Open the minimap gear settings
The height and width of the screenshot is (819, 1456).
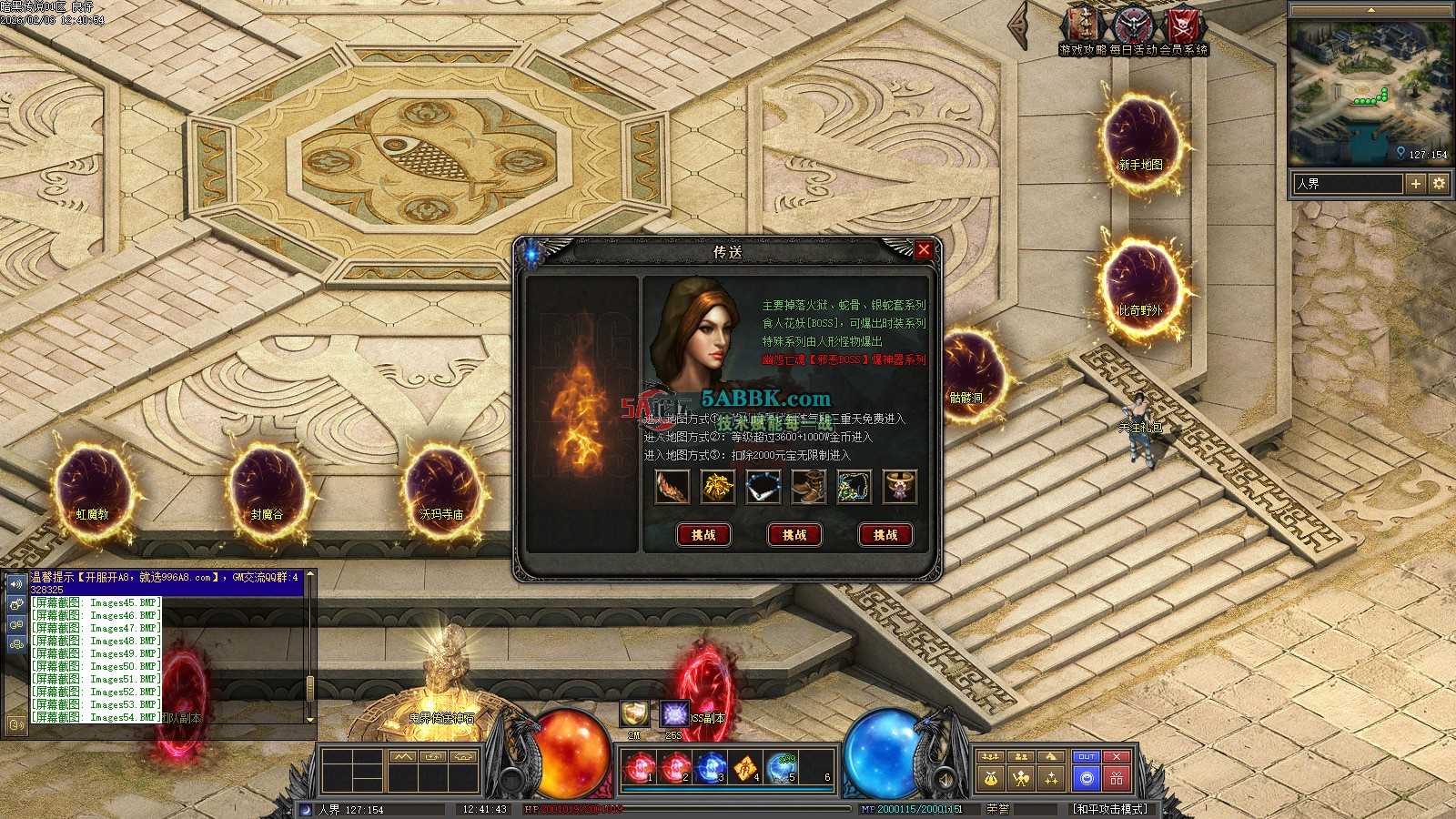[1439, 184]
